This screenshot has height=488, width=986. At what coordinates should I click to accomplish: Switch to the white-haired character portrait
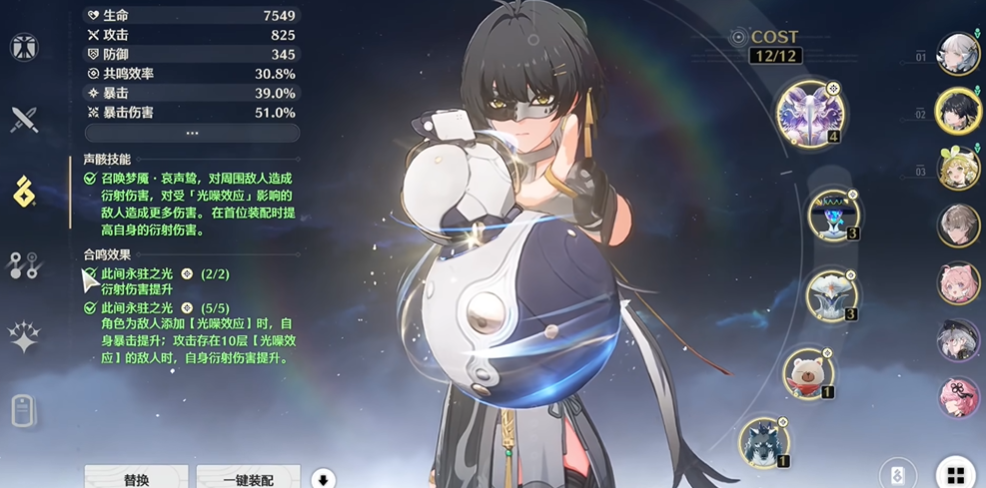[x=957, y=53]
